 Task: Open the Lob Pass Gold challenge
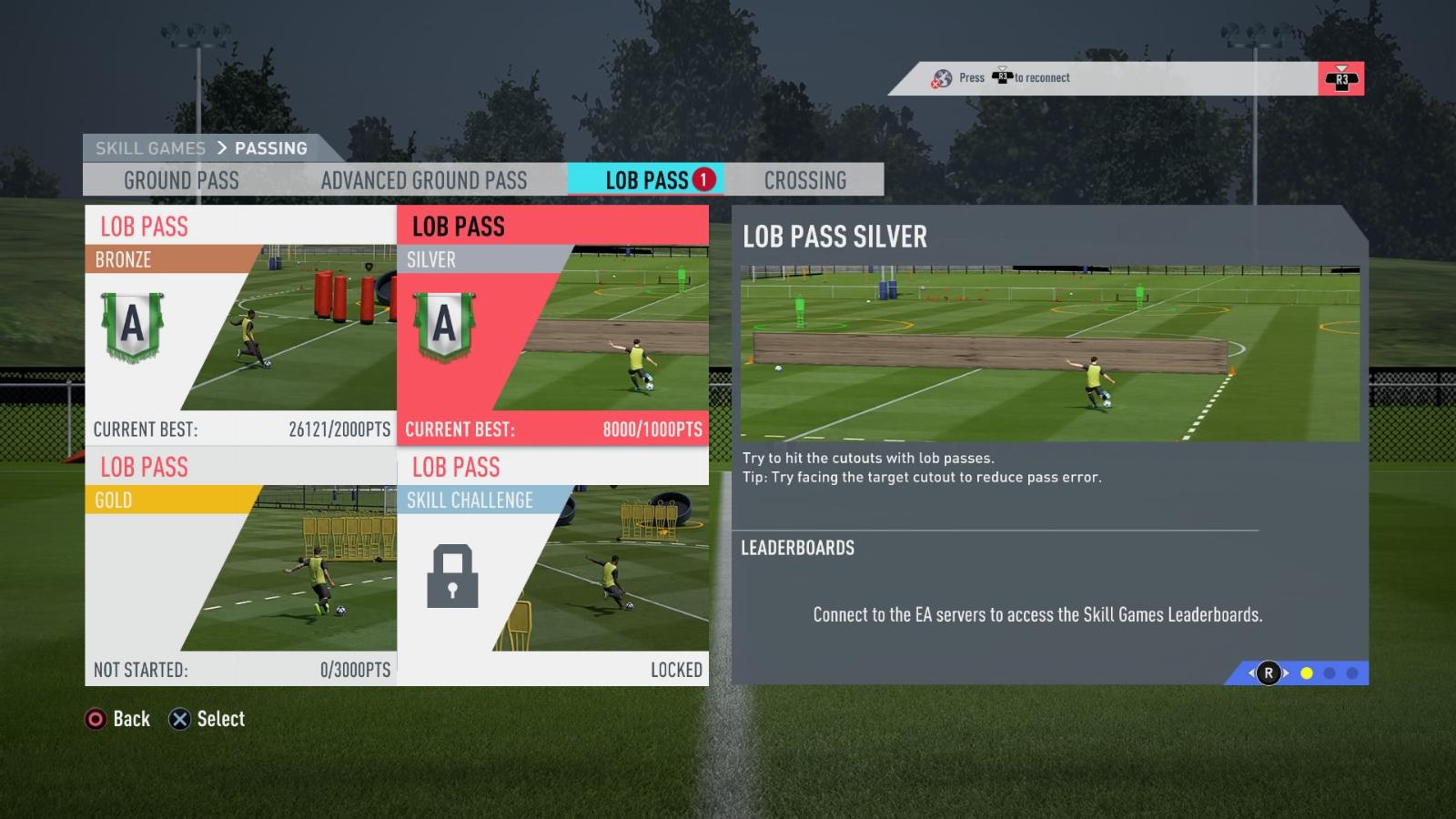point(241,565)
